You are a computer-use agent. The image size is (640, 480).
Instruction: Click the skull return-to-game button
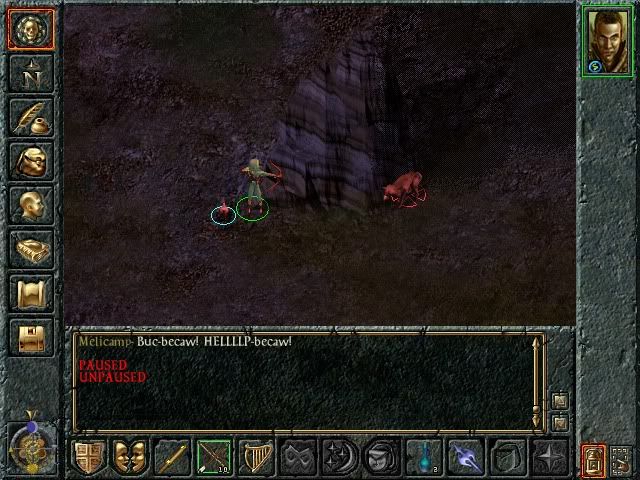click(x=30, y=28)
